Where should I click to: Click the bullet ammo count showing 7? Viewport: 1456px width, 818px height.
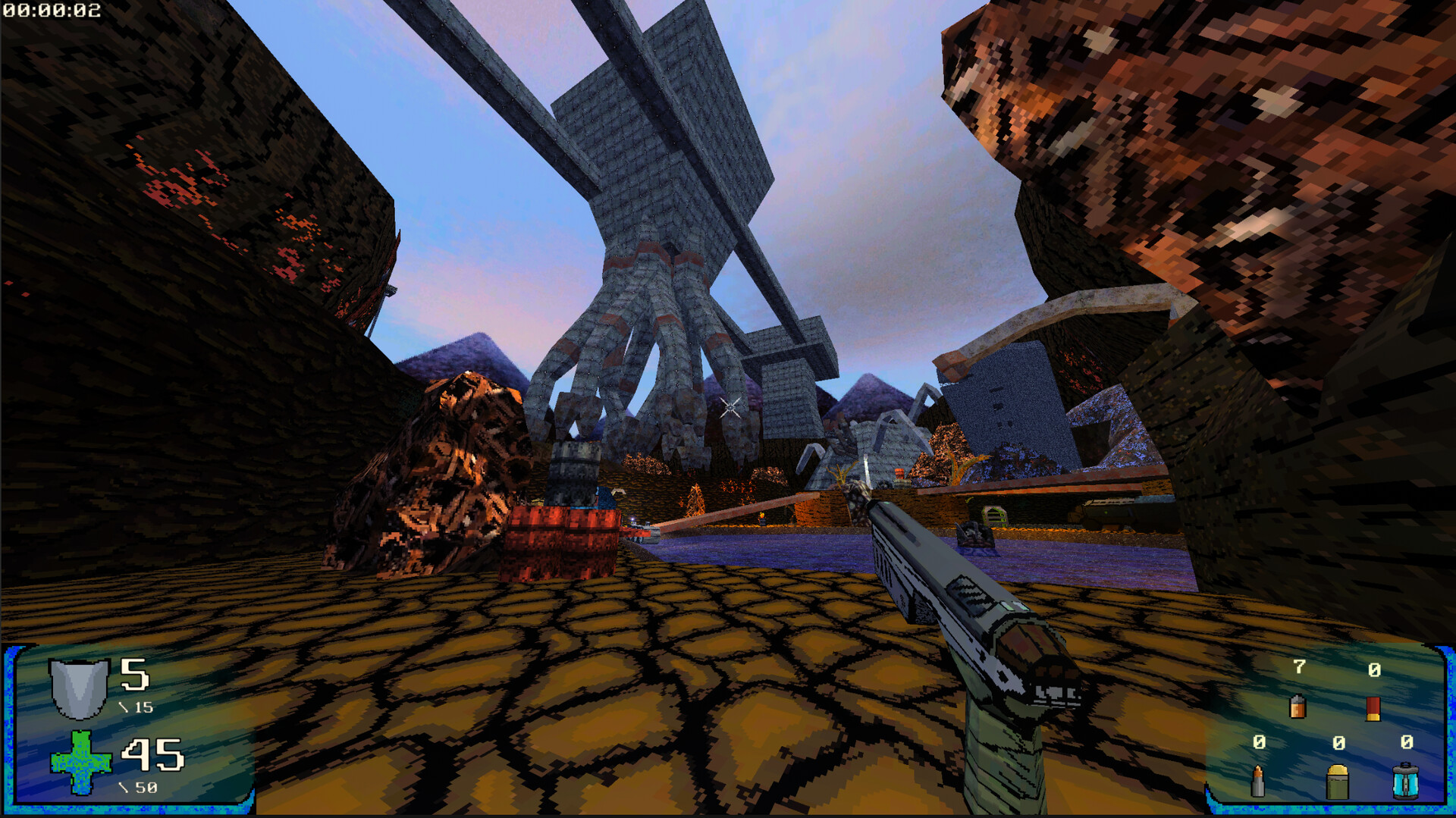[x=1298, y=668]
